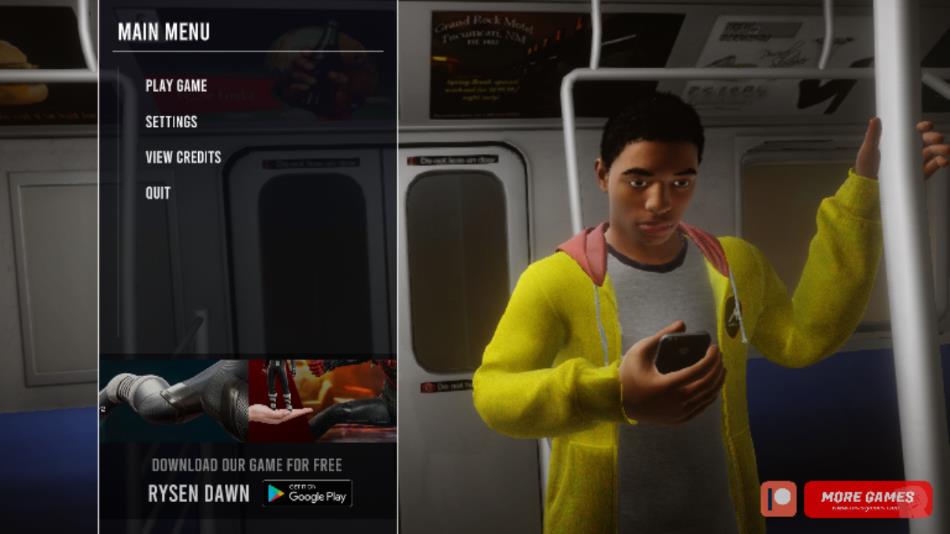Open the Settings menu

tap(171, 122)
